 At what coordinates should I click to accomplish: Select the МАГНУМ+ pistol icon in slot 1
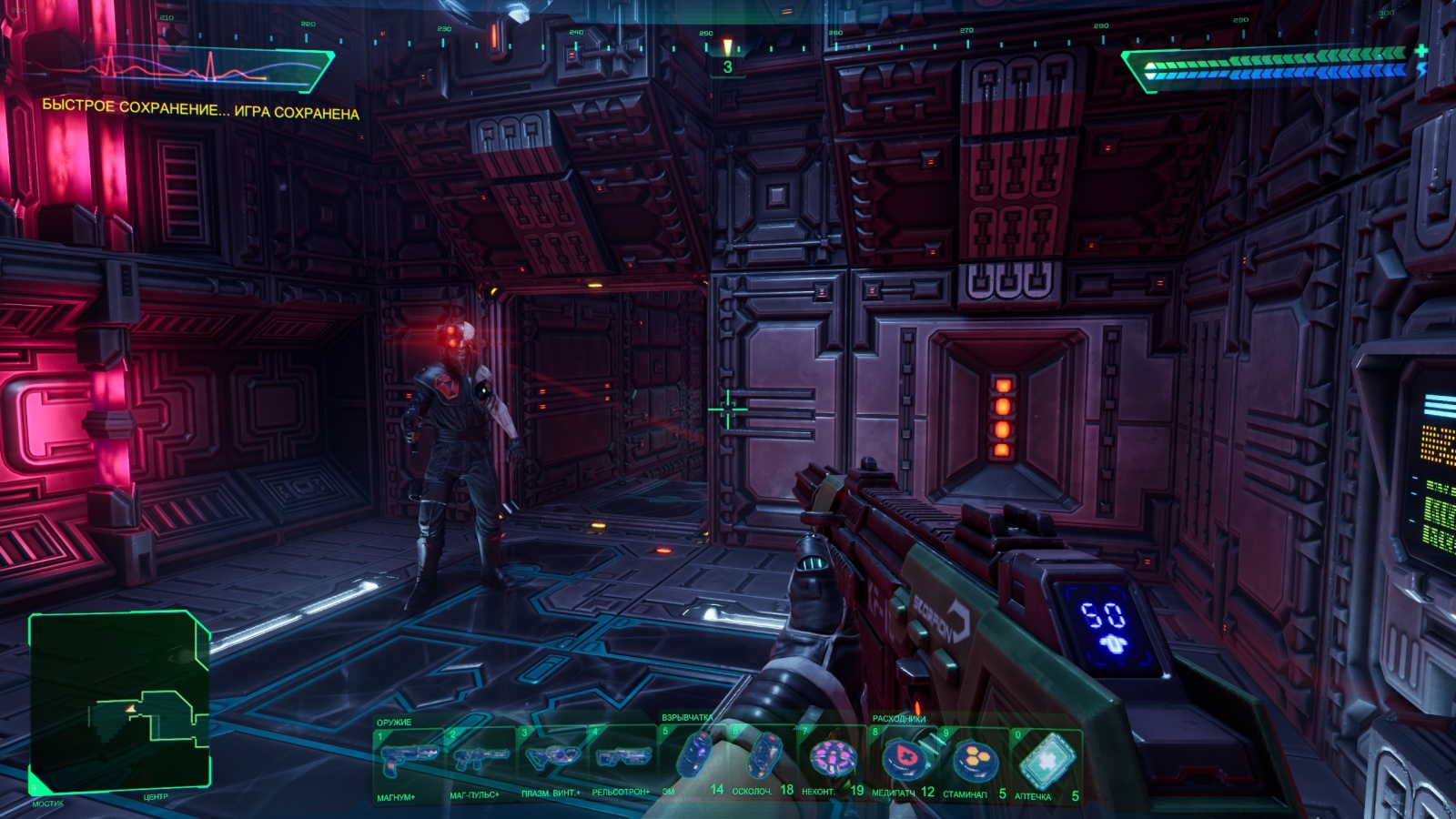409,759
